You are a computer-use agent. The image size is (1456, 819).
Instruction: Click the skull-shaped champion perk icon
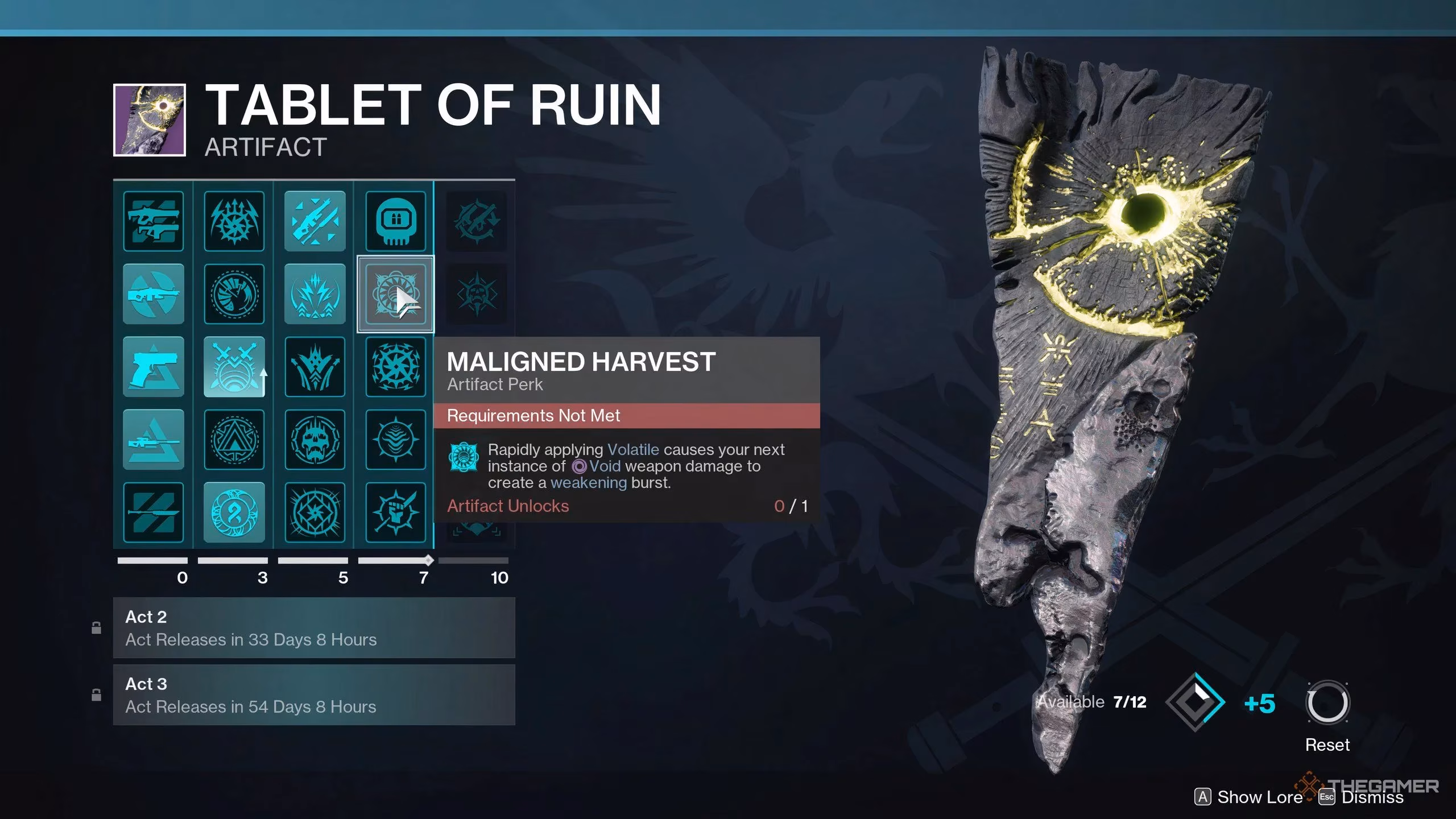point(396,222)
